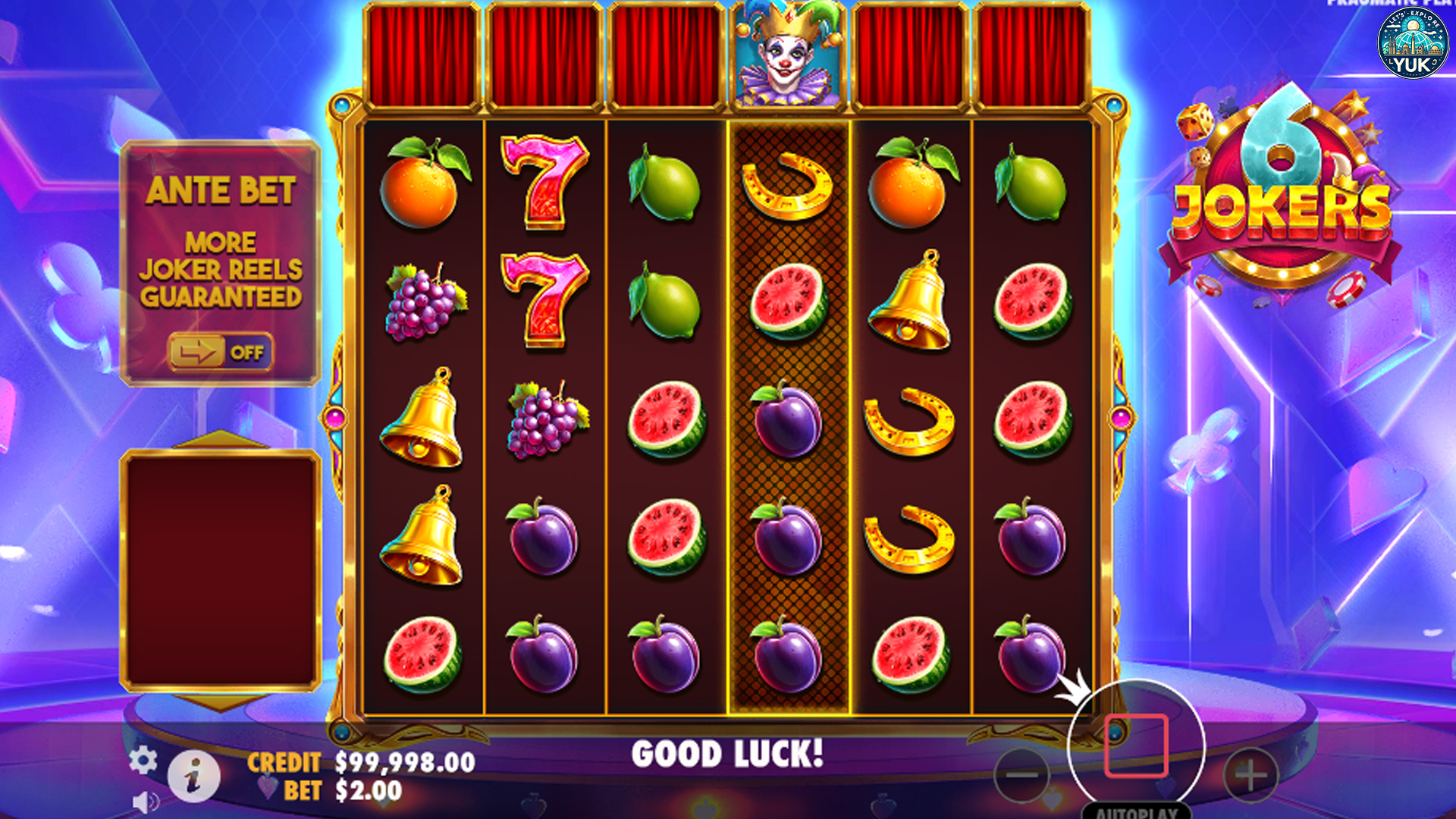Click the YUK logo in the corner
This screenshot has height=819, width=1456.
point(1412,43)
